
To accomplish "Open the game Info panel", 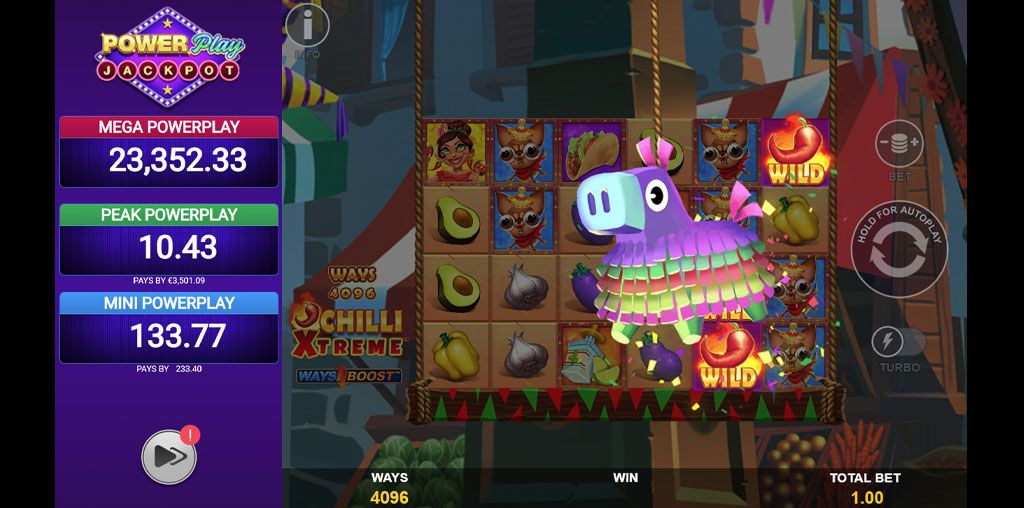I will pyautogui.click(x=307, y=27).
